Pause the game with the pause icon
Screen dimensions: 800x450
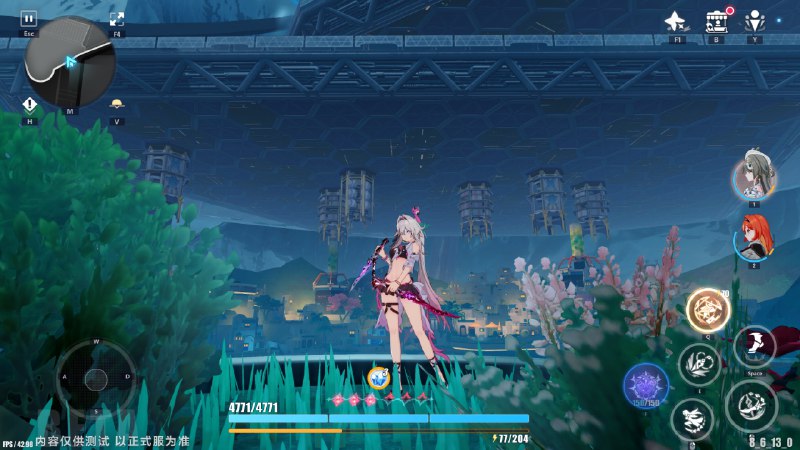click(x=28, y=18)
